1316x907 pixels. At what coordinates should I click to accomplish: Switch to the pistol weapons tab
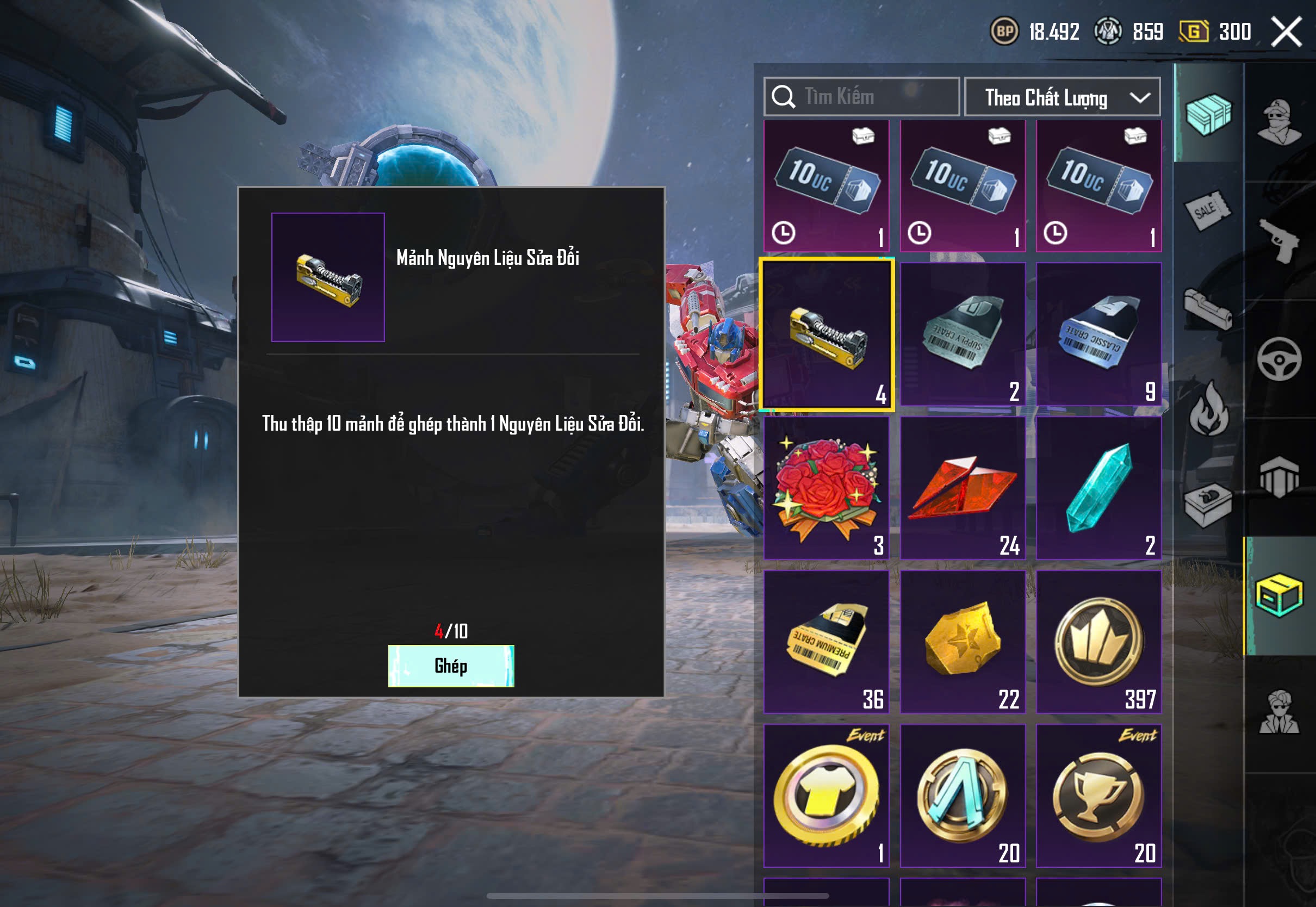point(1279,240)
